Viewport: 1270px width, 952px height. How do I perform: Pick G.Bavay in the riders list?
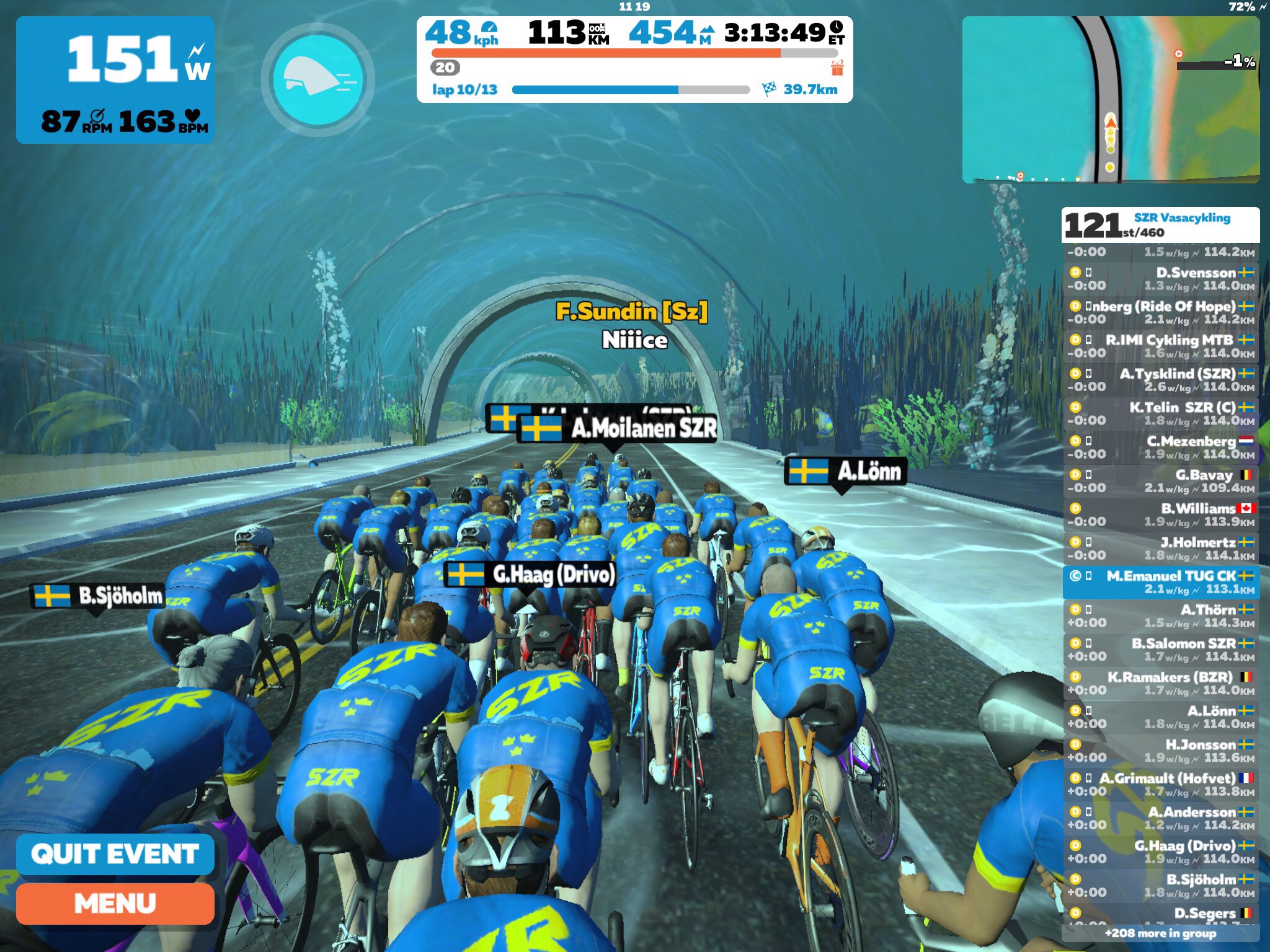1160,481
